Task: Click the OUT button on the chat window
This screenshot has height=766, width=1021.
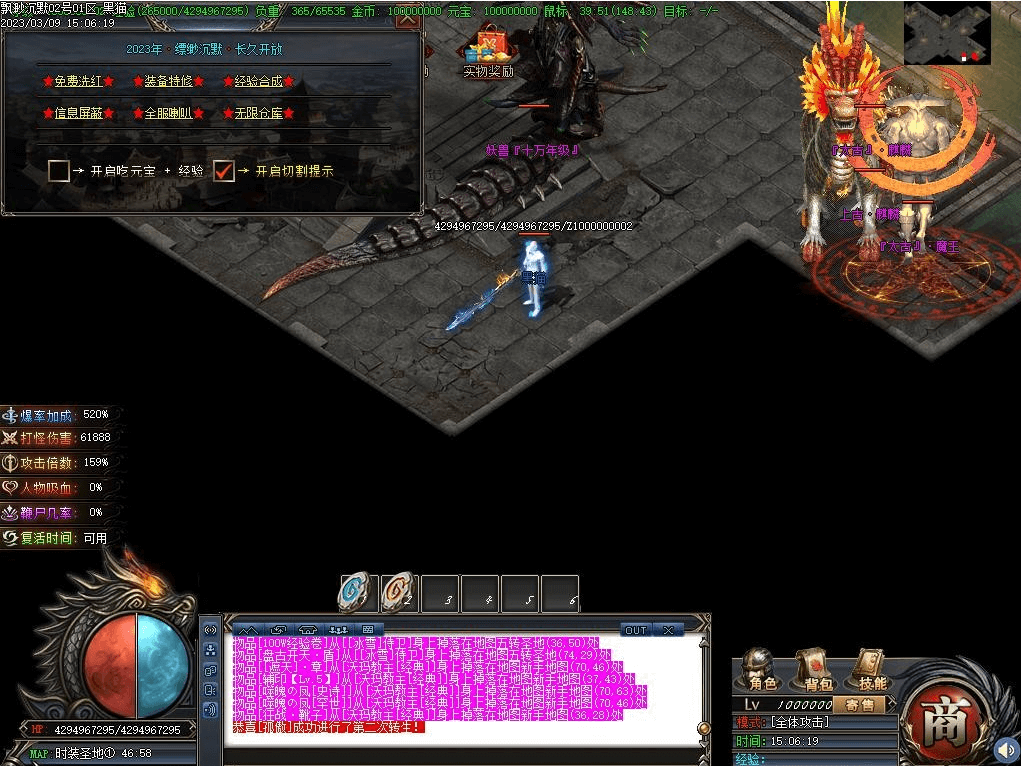Action: pos(636,630)
